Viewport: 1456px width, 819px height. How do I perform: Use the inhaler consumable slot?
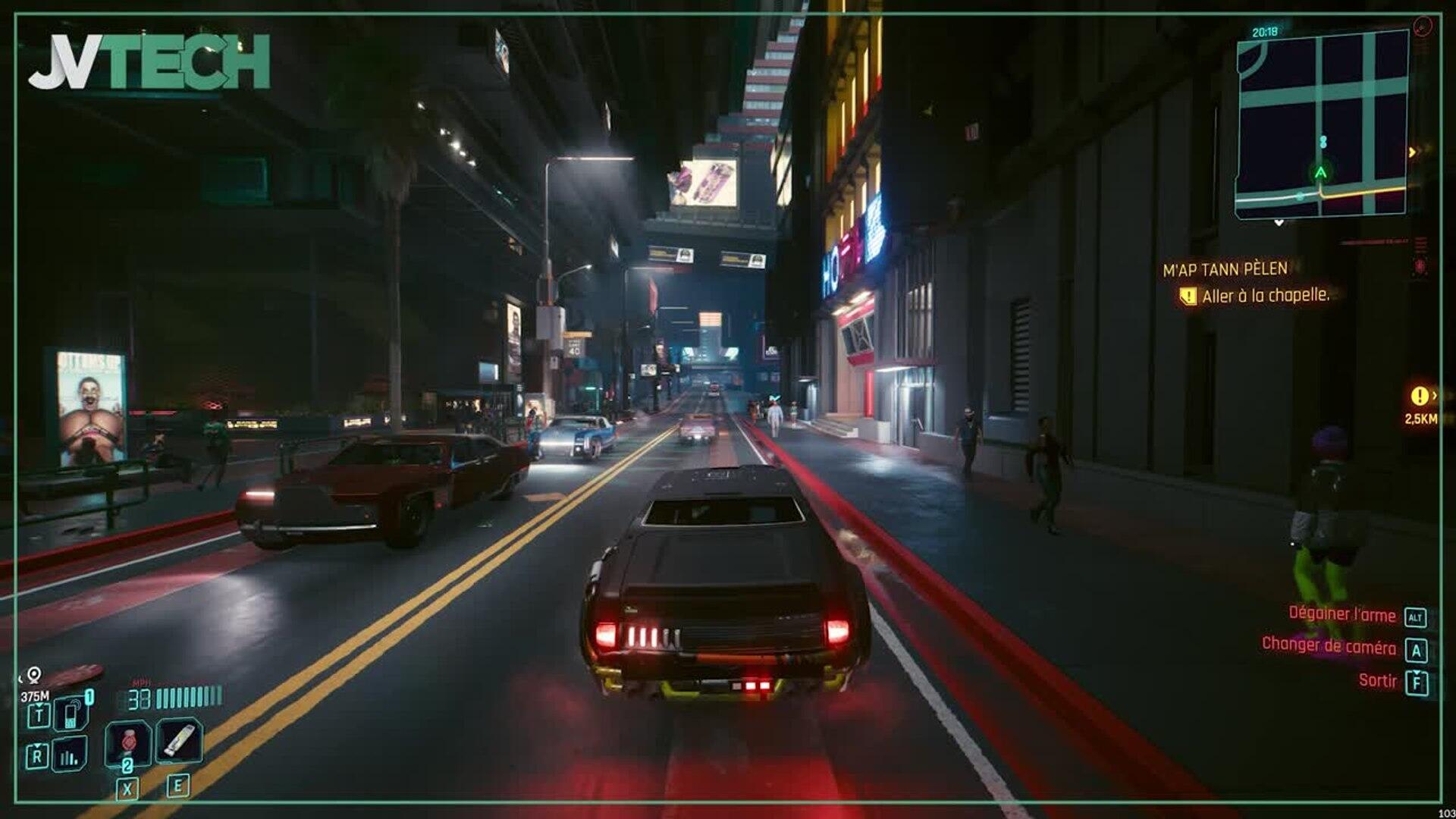[x=179, y=740]
